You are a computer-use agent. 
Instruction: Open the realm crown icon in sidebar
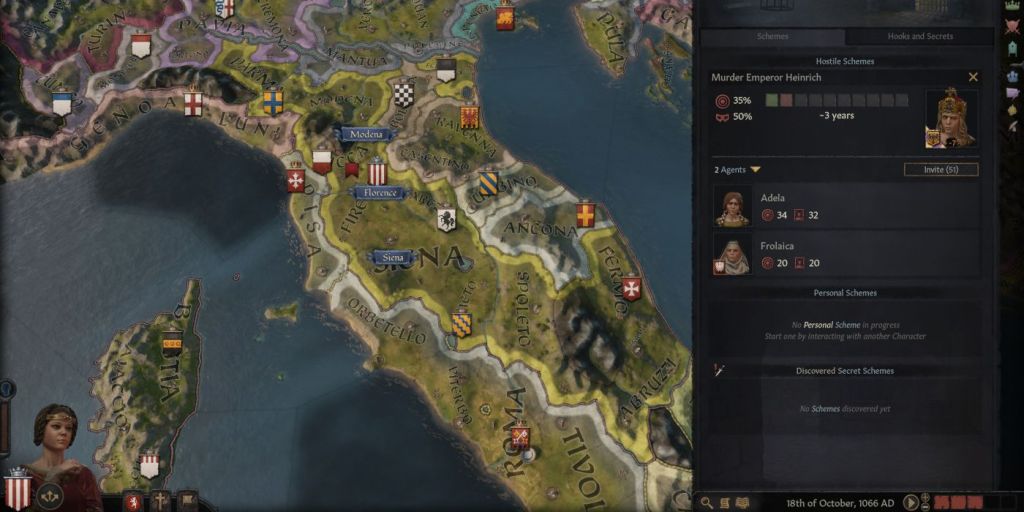pos(1012,6)
